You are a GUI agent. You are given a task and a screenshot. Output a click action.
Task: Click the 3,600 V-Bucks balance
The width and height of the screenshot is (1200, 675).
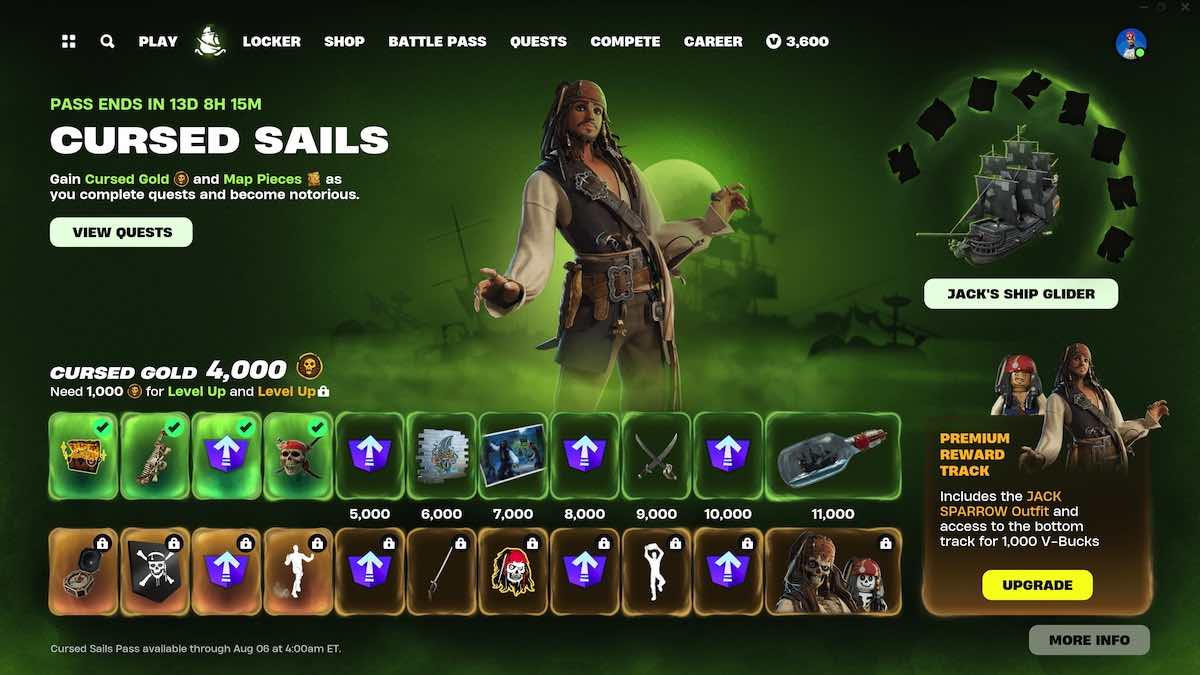(797, 42)
